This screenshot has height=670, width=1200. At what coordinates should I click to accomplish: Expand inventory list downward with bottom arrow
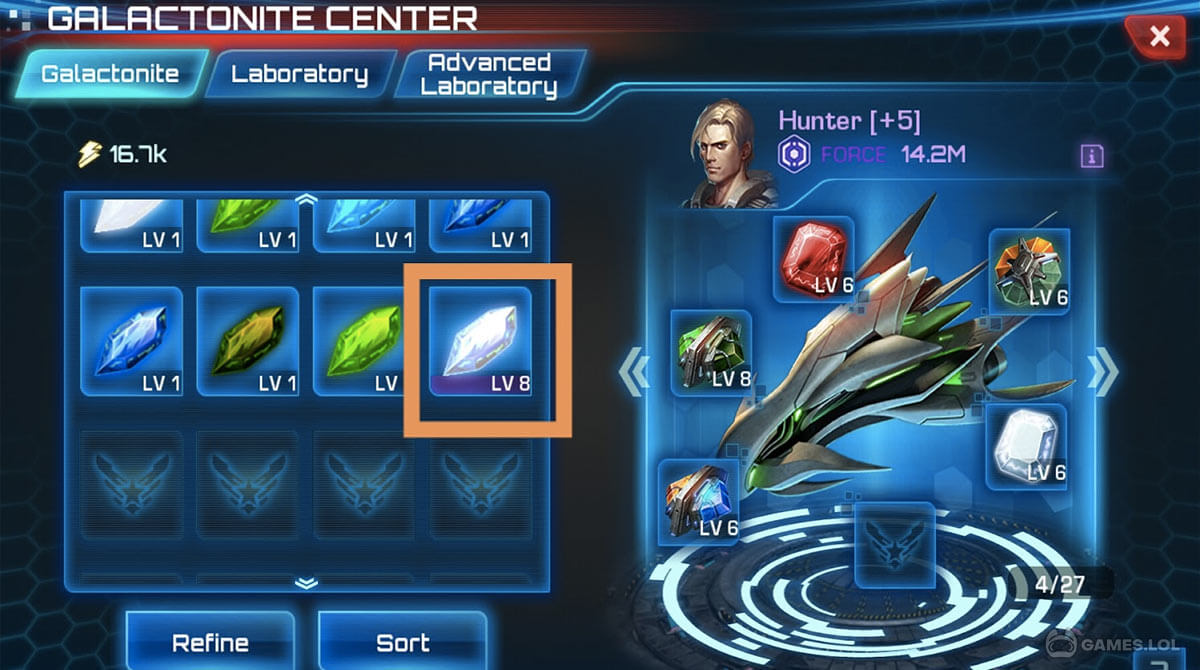[x=307, y=583]
